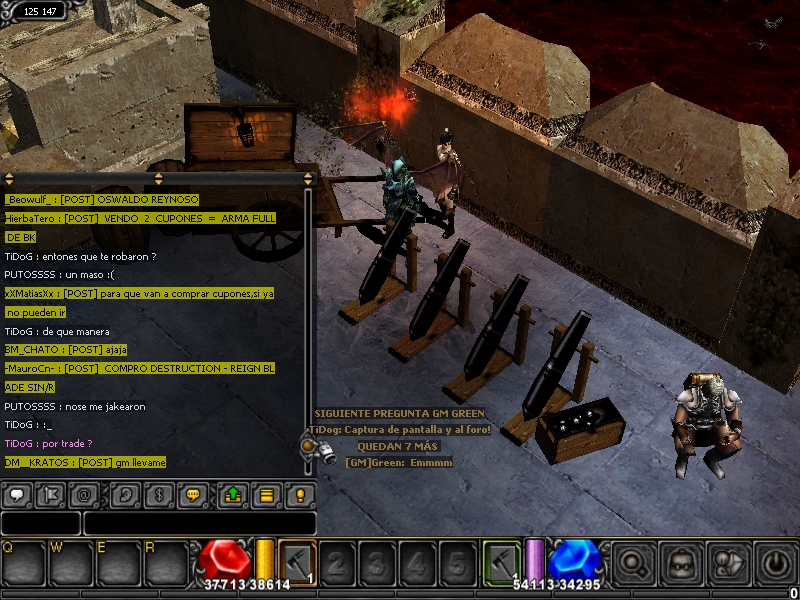Click the short chat recipient name field

40,523
